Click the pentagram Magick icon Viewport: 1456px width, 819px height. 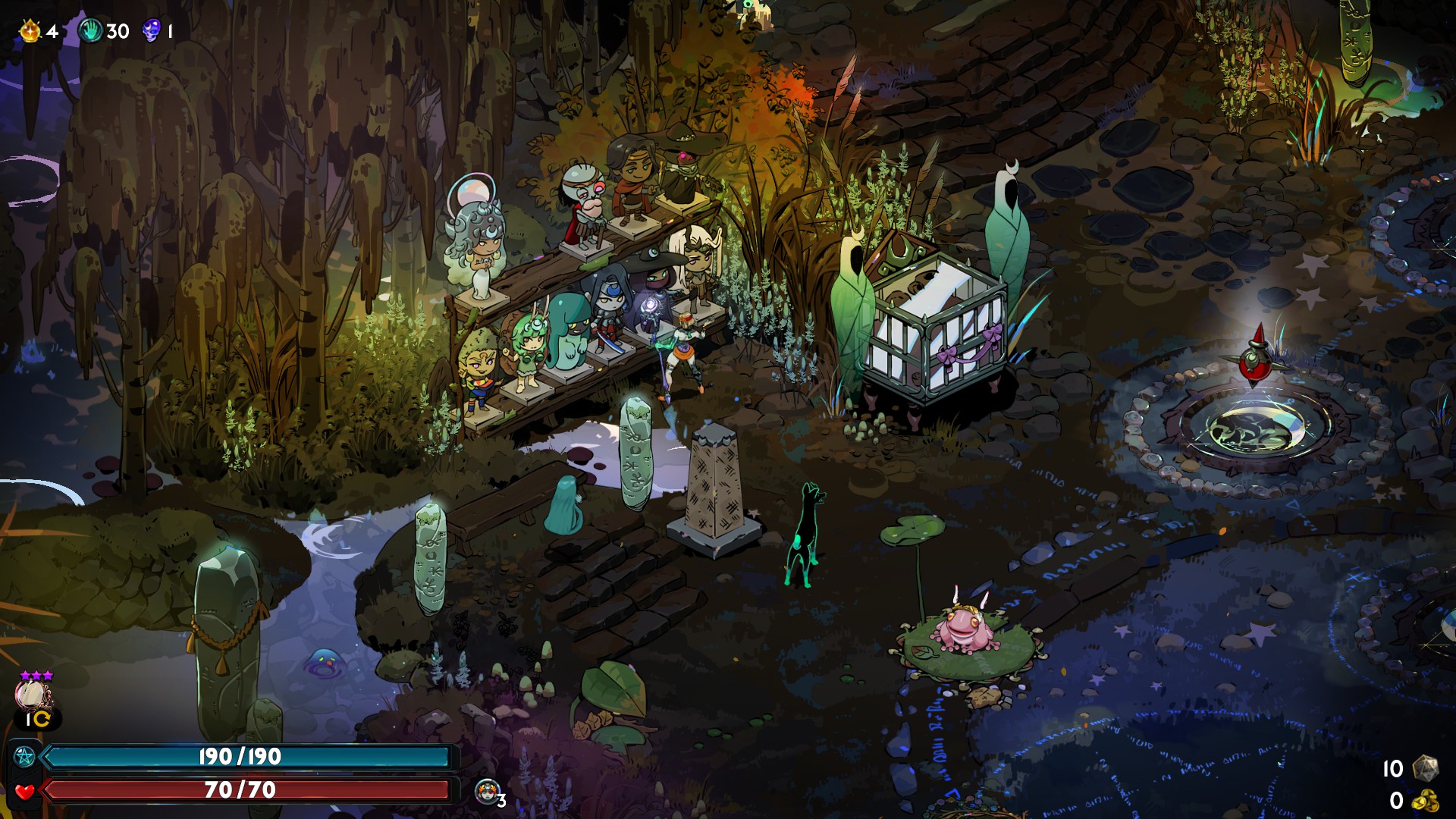point(24,756)
